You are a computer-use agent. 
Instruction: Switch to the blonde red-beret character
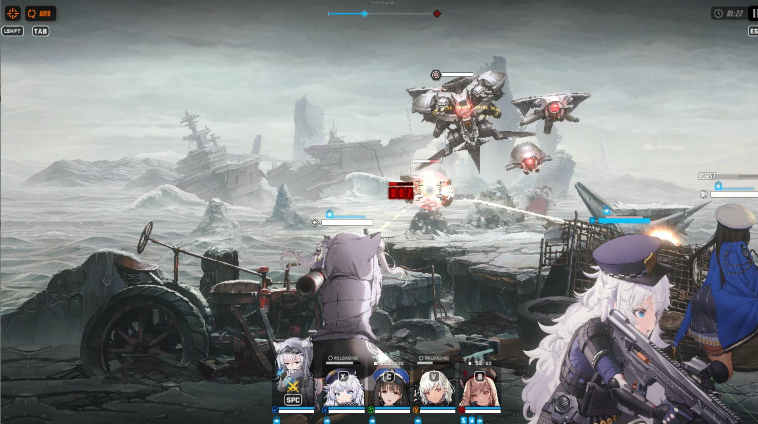click(x=479, y=386)
